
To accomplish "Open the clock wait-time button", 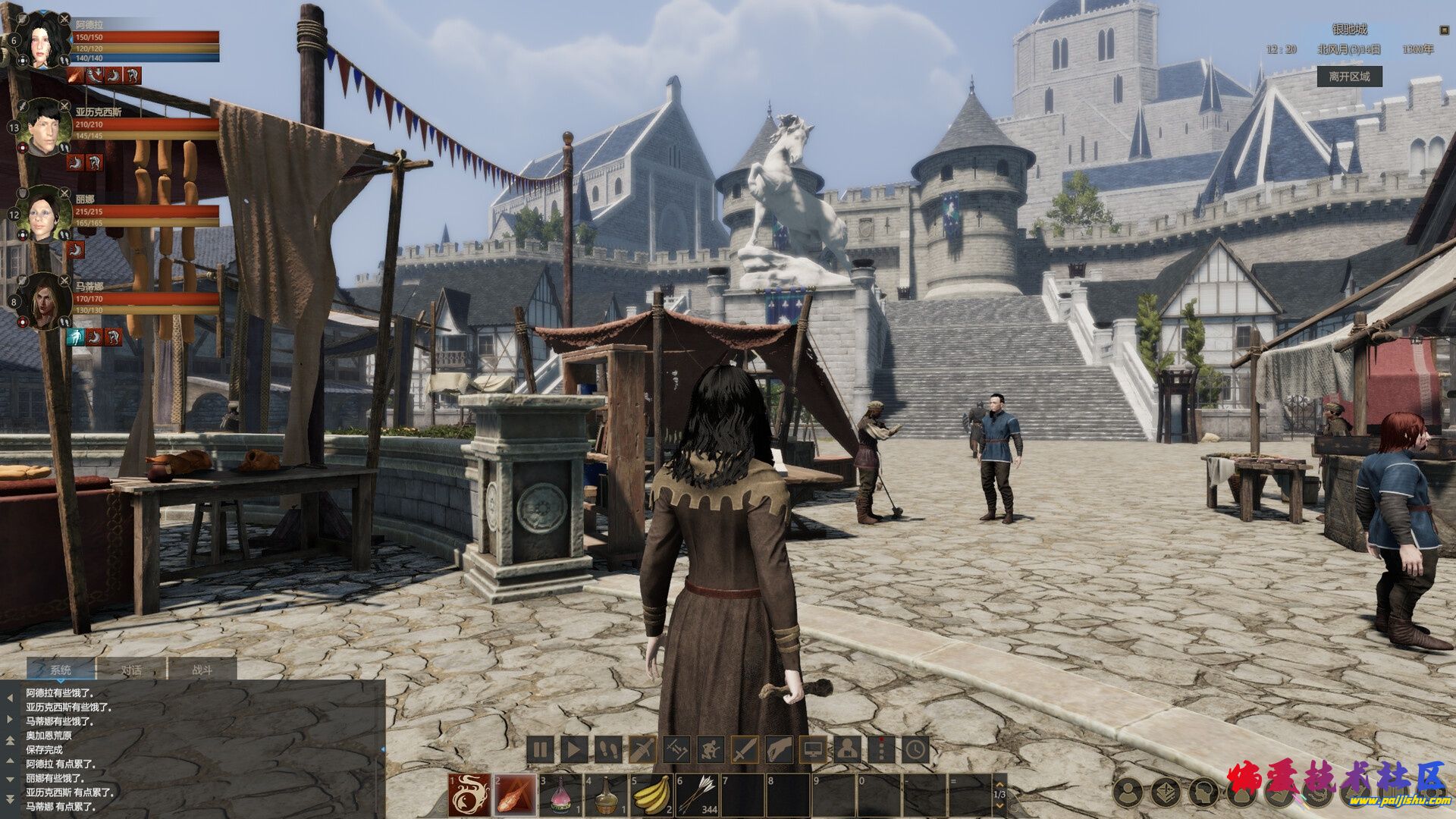I will point(916,751).
